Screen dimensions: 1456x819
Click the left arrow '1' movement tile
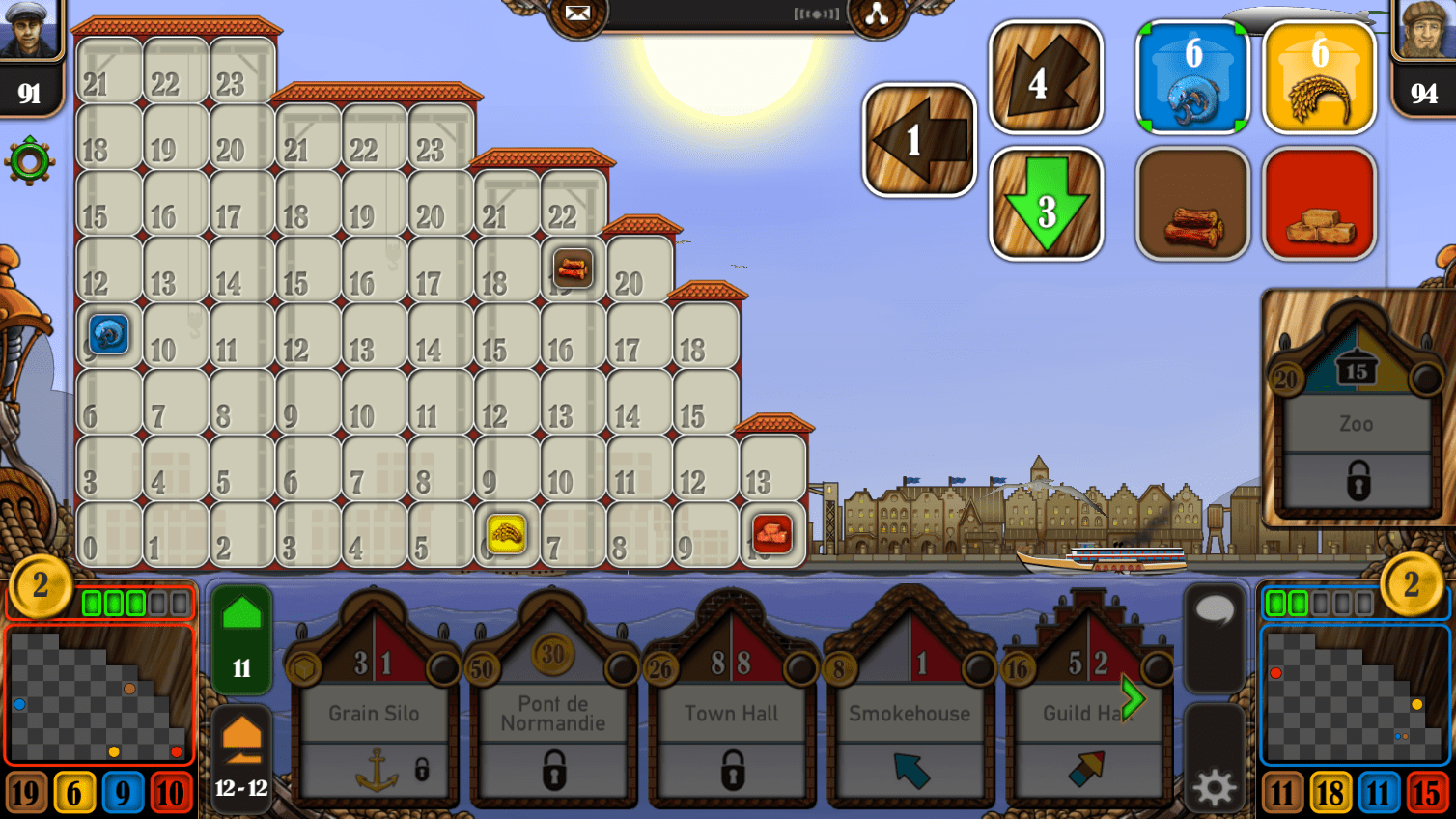pyautogui.click(x=917, y=138)
